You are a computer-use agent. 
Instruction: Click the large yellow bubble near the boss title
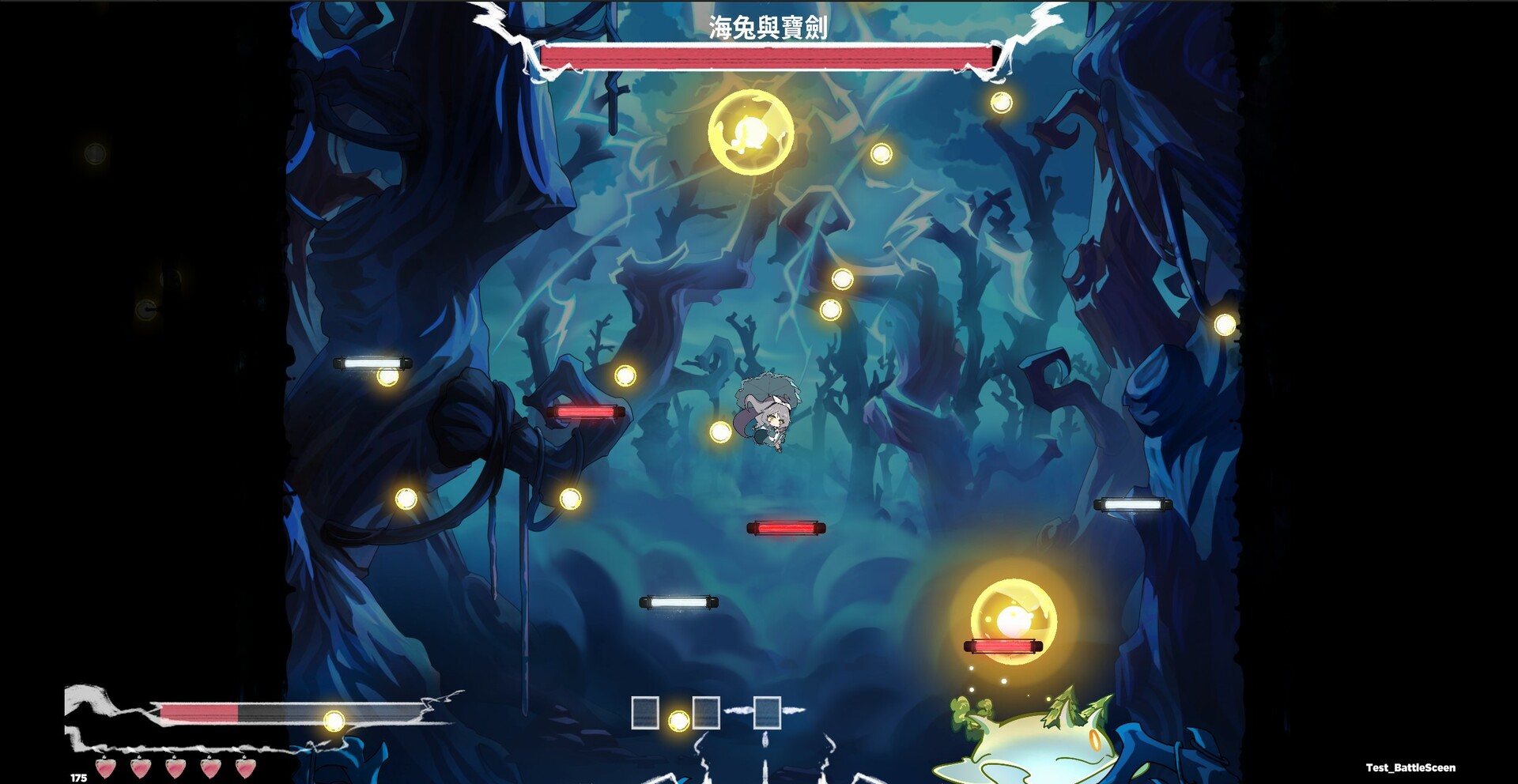(753, 130)
